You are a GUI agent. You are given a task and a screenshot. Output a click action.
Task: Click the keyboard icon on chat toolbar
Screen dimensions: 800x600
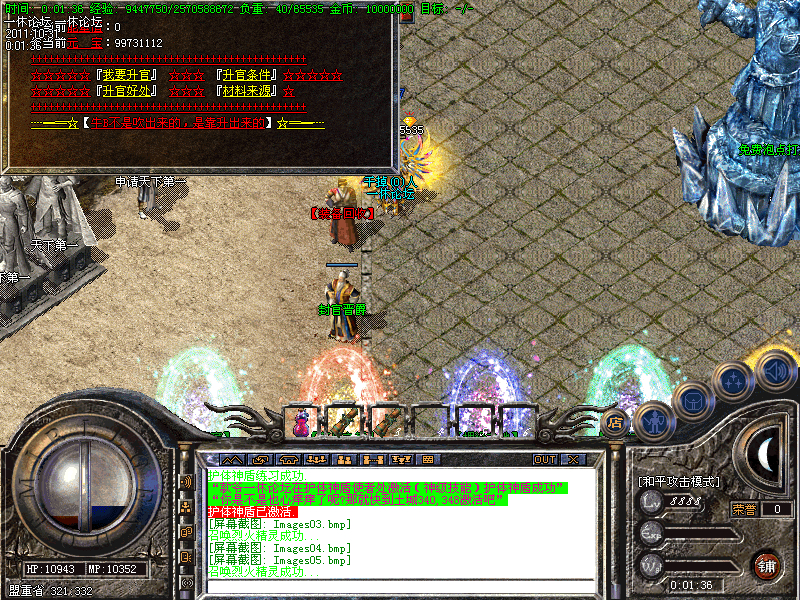tap(427, 459)
